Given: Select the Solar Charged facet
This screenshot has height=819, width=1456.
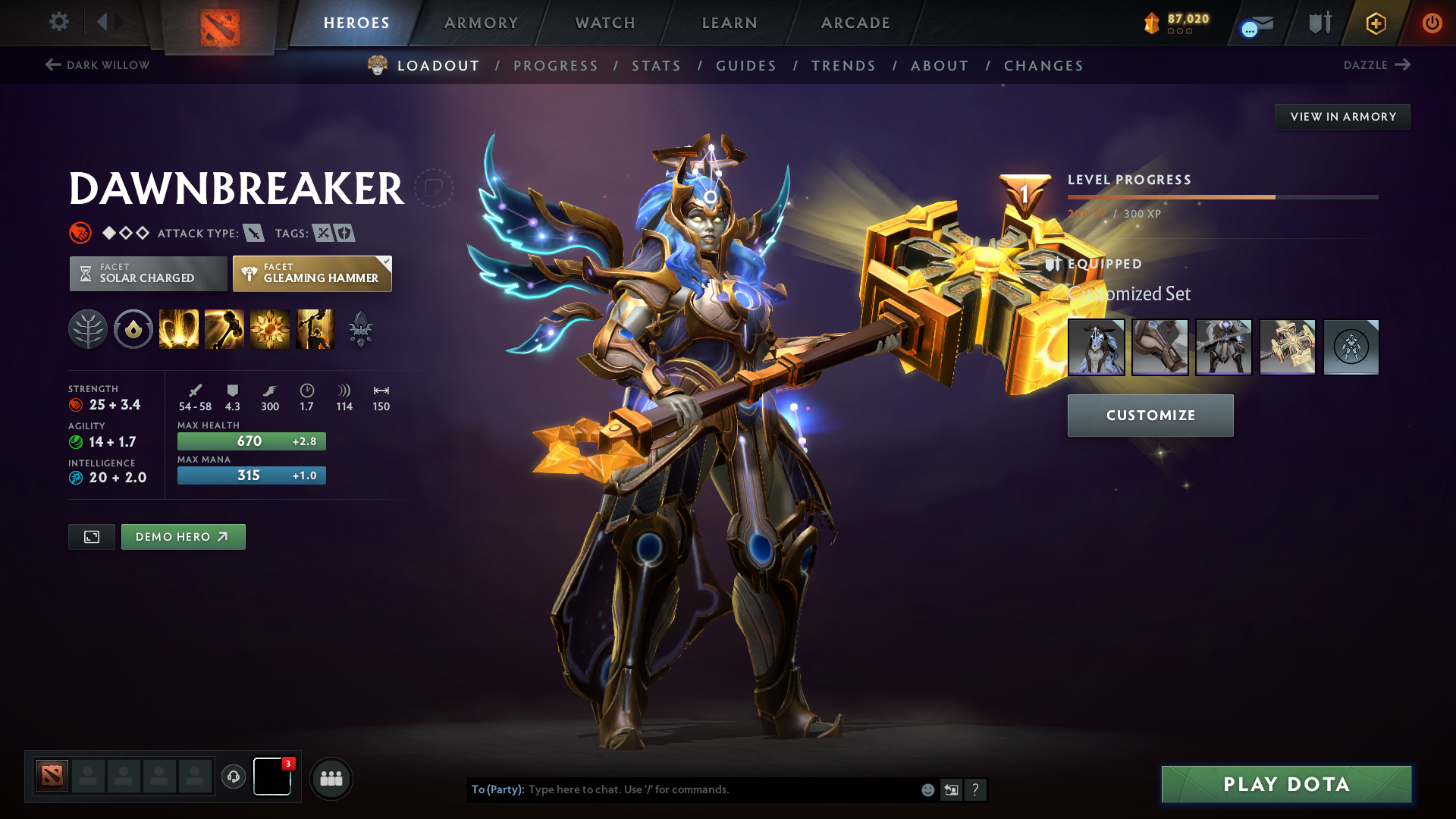Looking at the screenshot, I should [x=148, y=273].
